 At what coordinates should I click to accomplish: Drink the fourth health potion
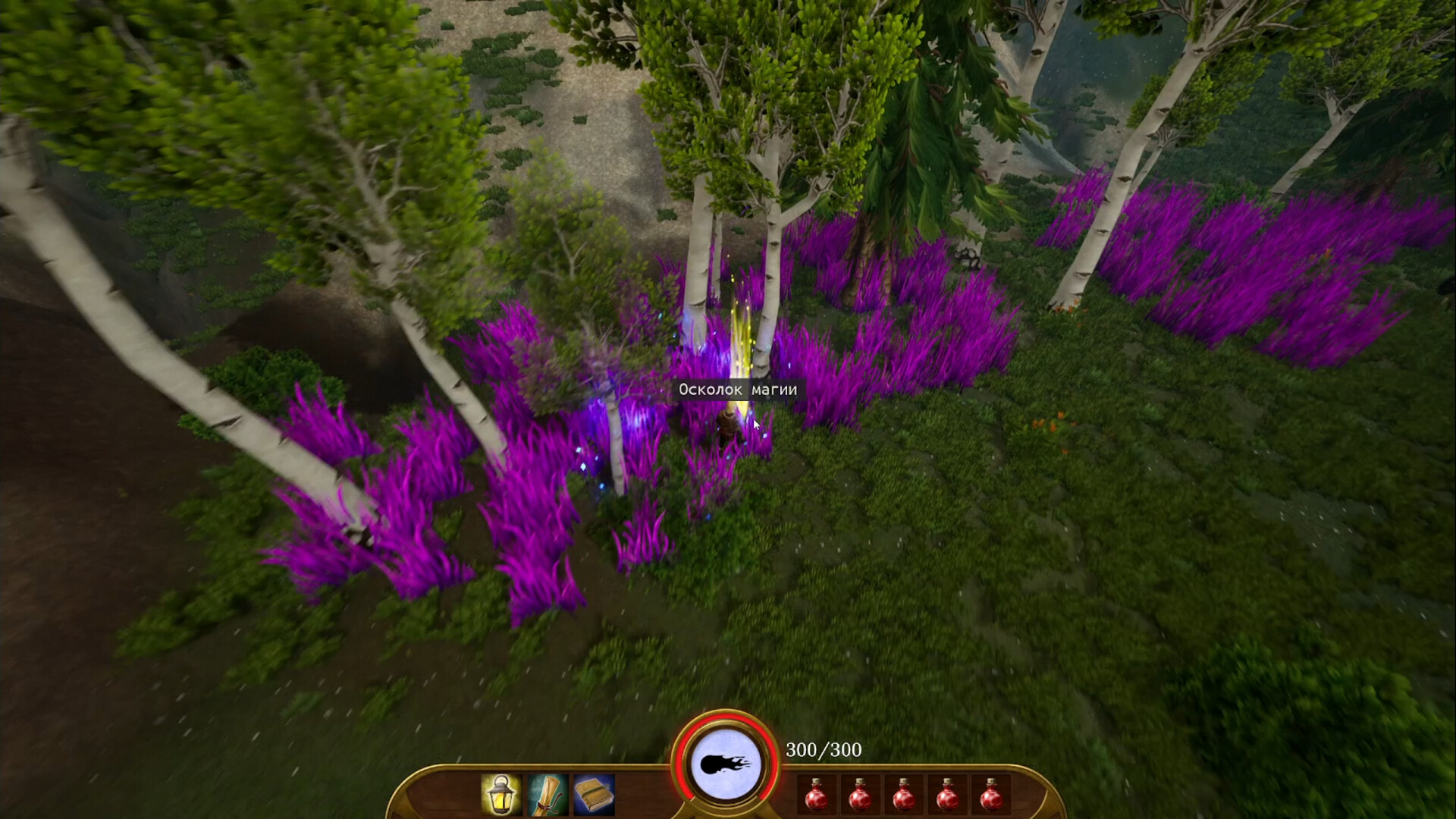(948, 798)
